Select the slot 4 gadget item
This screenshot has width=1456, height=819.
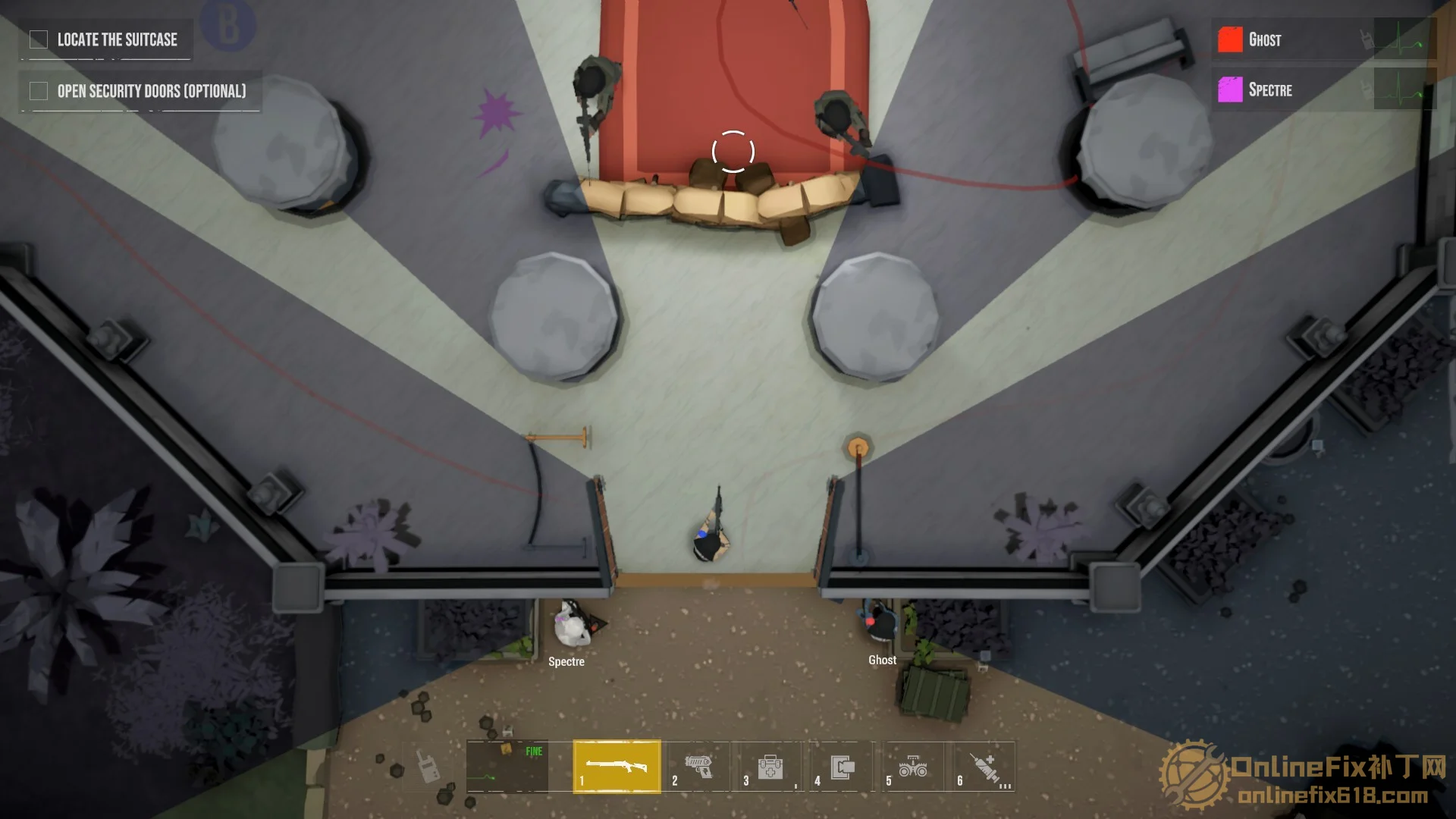(x=841, y=767)
